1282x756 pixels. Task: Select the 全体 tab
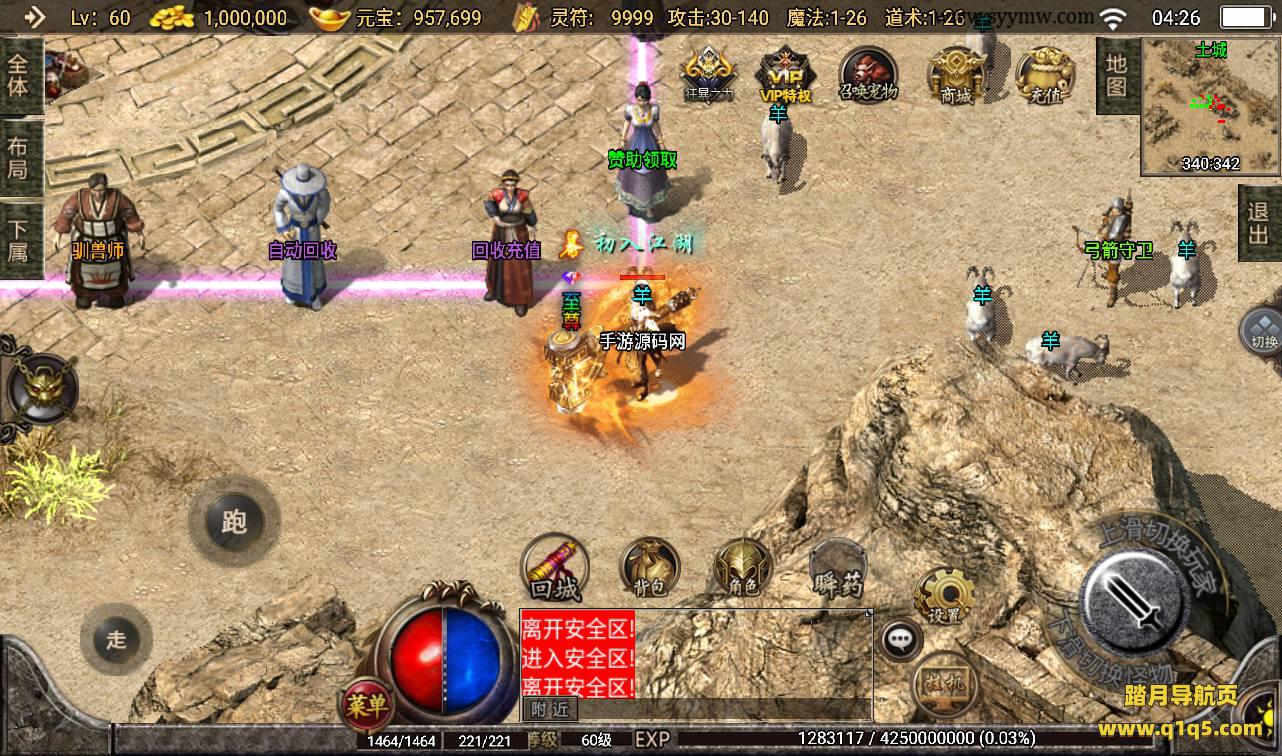pyautogui.click(x=19, y=74)
